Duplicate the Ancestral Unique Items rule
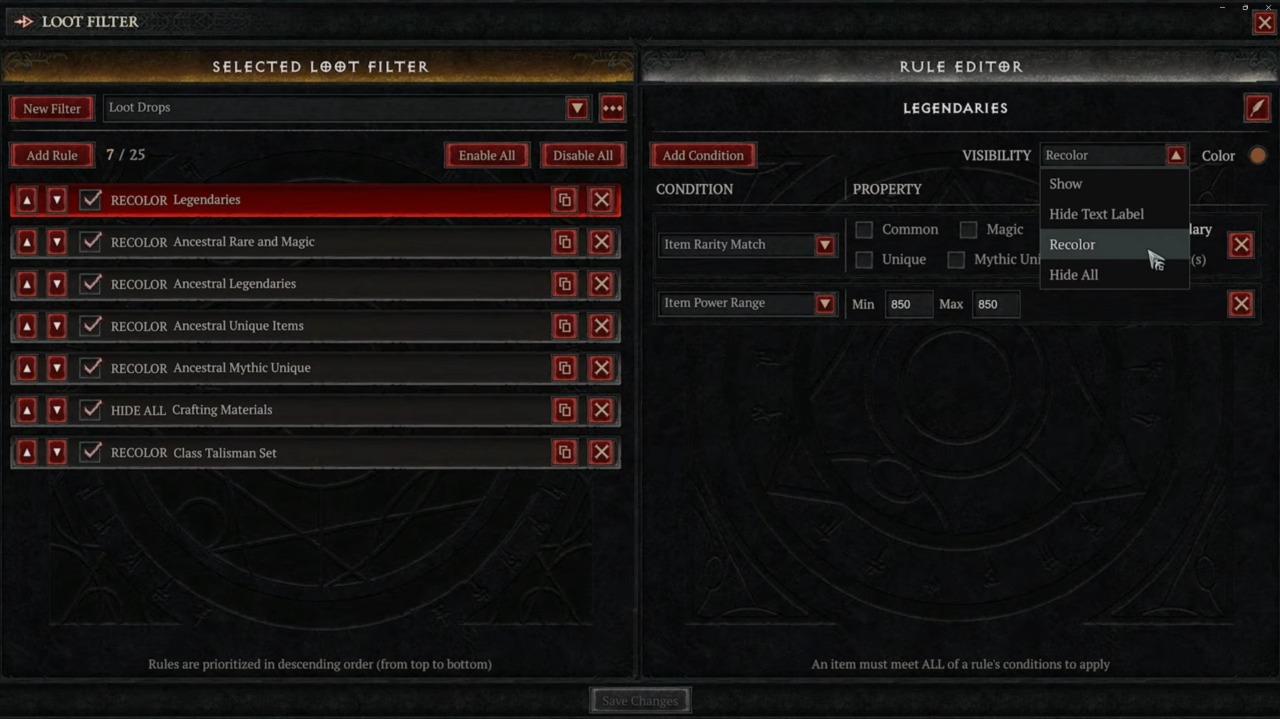The height and width of the screenshot is (719, 1280). point(564,326)
